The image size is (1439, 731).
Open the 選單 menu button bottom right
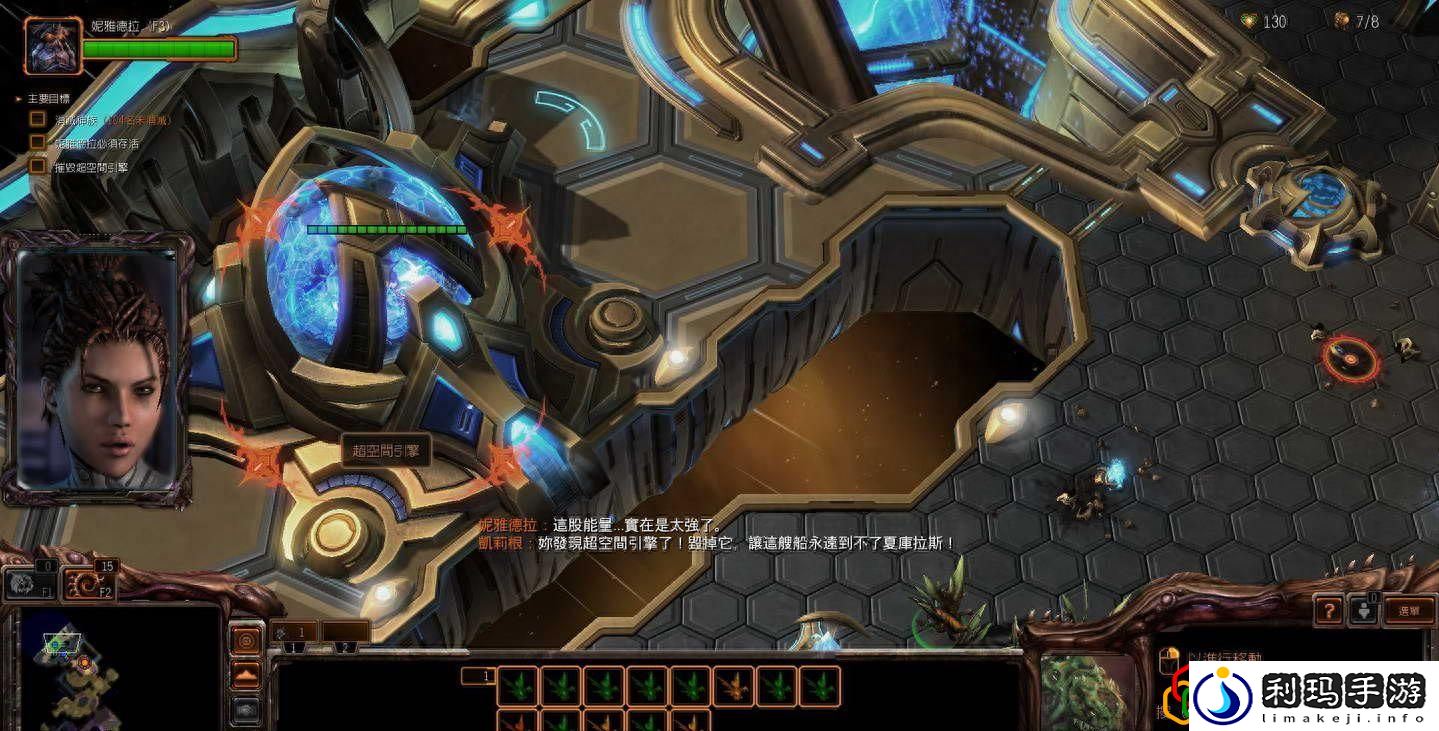[x=1409, y=610]
